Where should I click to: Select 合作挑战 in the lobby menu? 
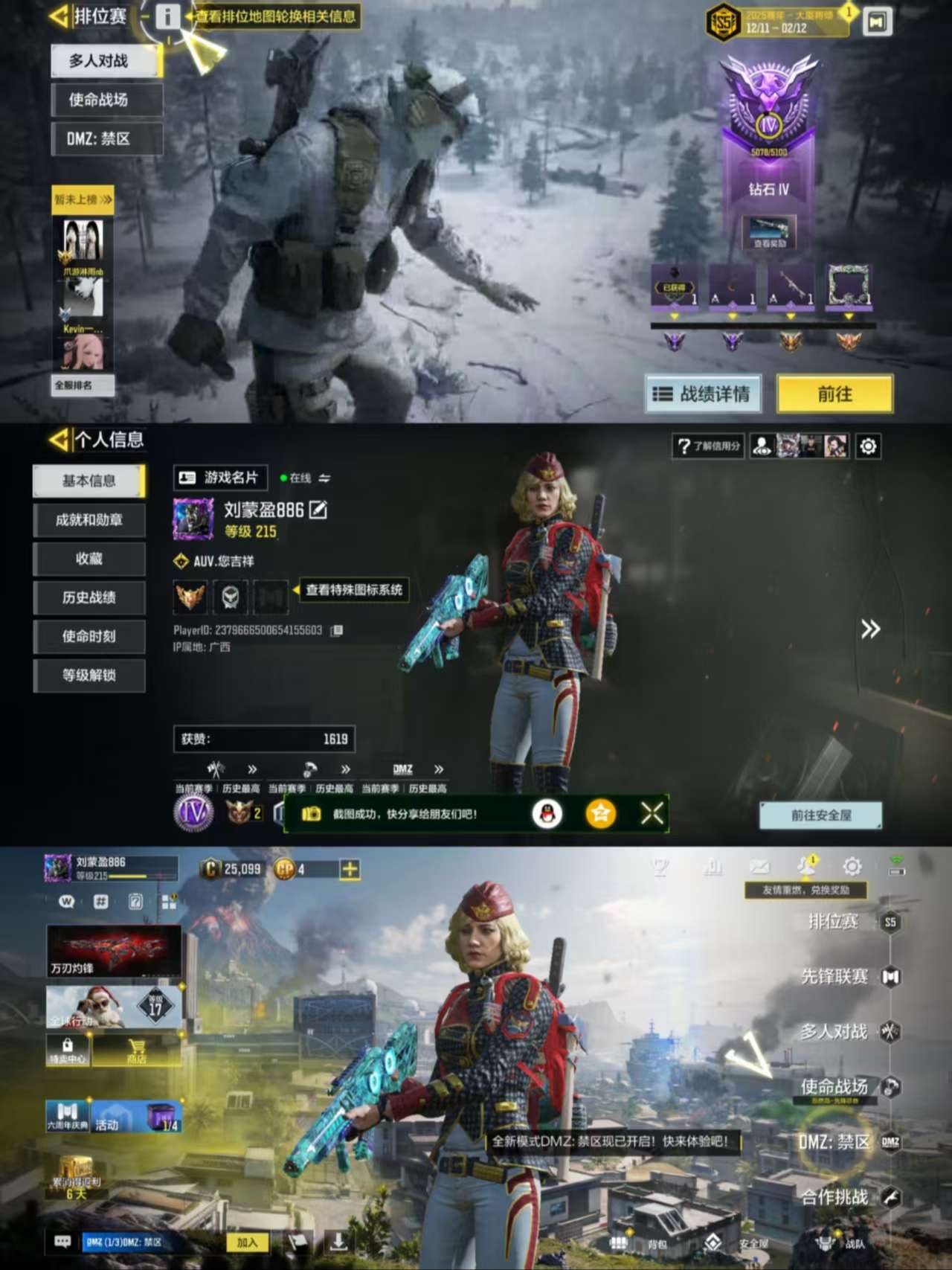tap(834, 1196)
